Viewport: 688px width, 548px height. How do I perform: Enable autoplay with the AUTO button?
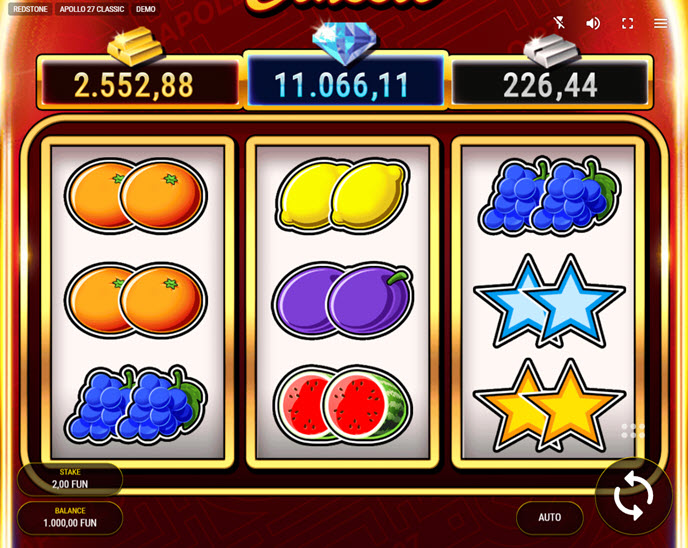pyautogui.click(x=549, y=517)
